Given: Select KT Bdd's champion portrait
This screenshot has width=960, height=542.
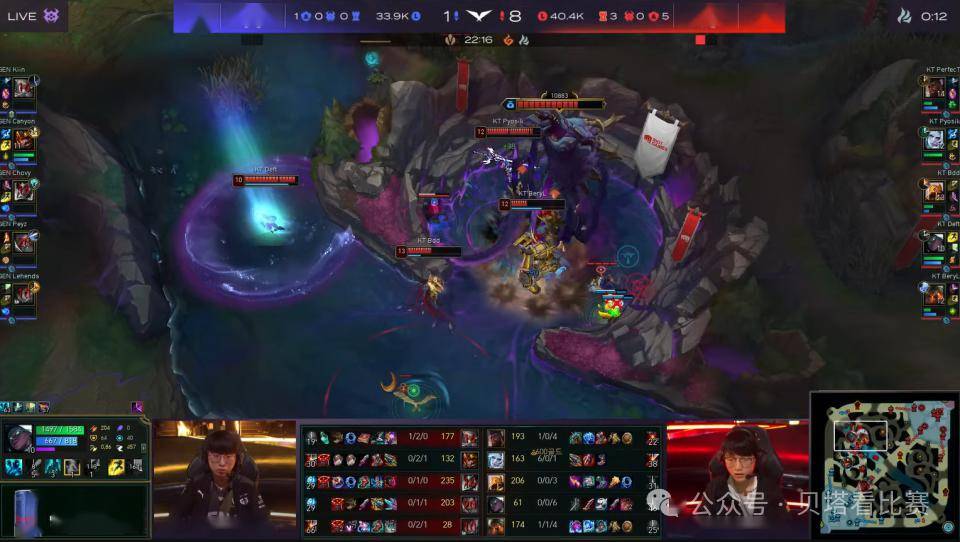Looking at the screenshot, I should [x=934, y=190].
